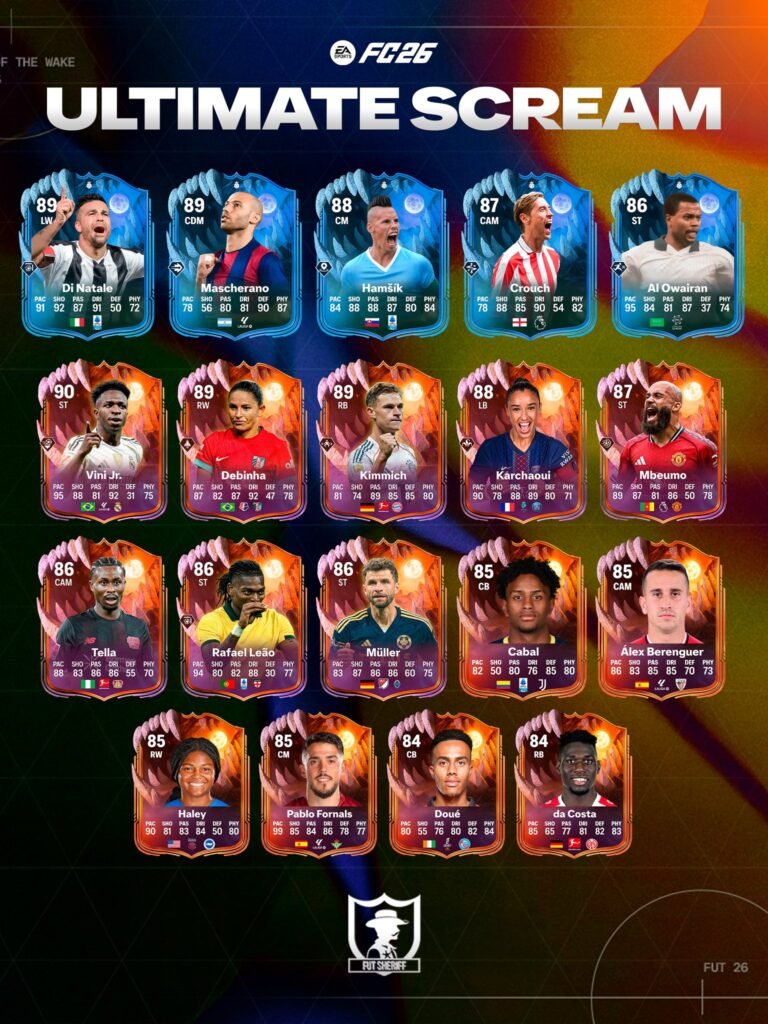768x1024 pixels.
Task: Click the FUT Sheriff logo badge
Action: click(384, 934)
